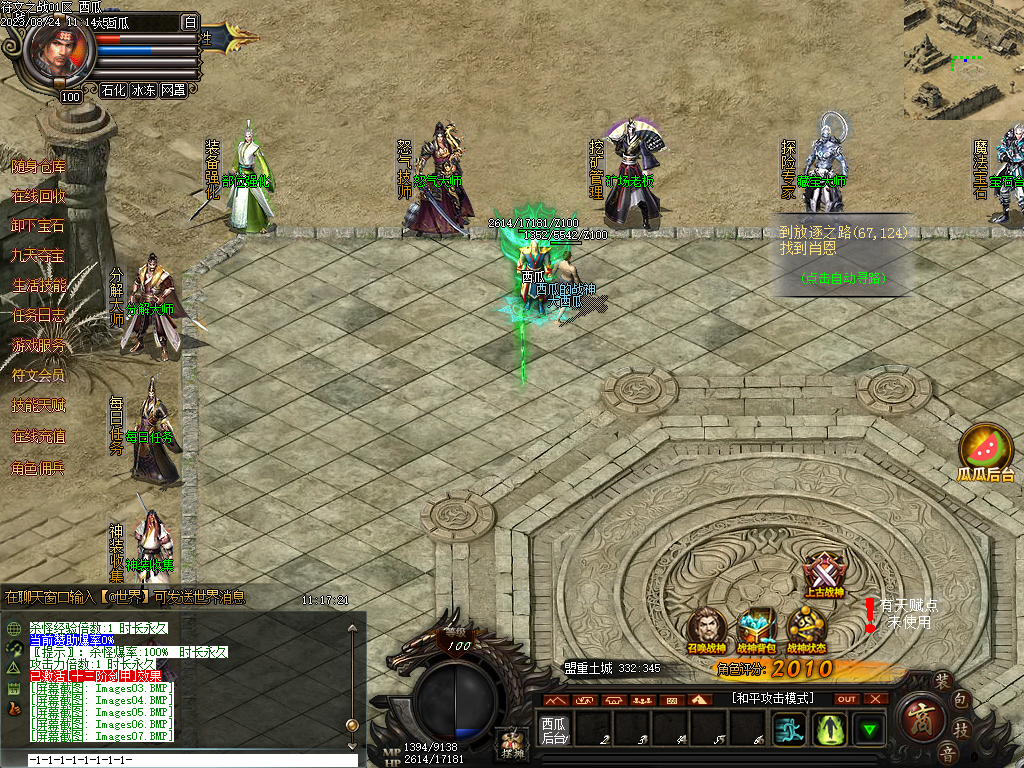Open 技能天赋 skill talents menu
1024x768 pixels.
pyautogui.click(x=38, y=406)
